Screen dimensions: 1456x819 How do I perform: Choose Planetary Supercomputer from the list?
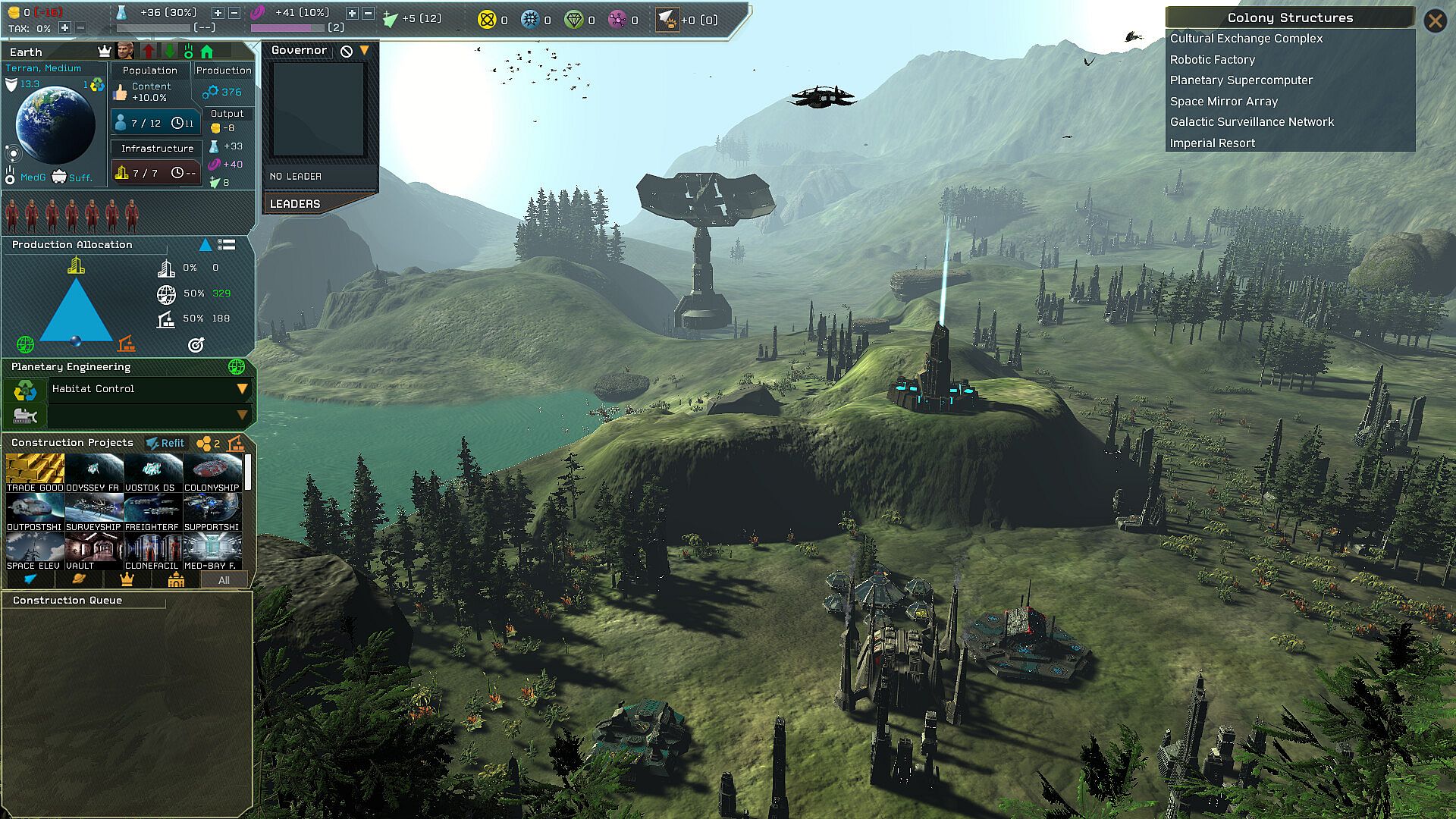click(1241, 80)
